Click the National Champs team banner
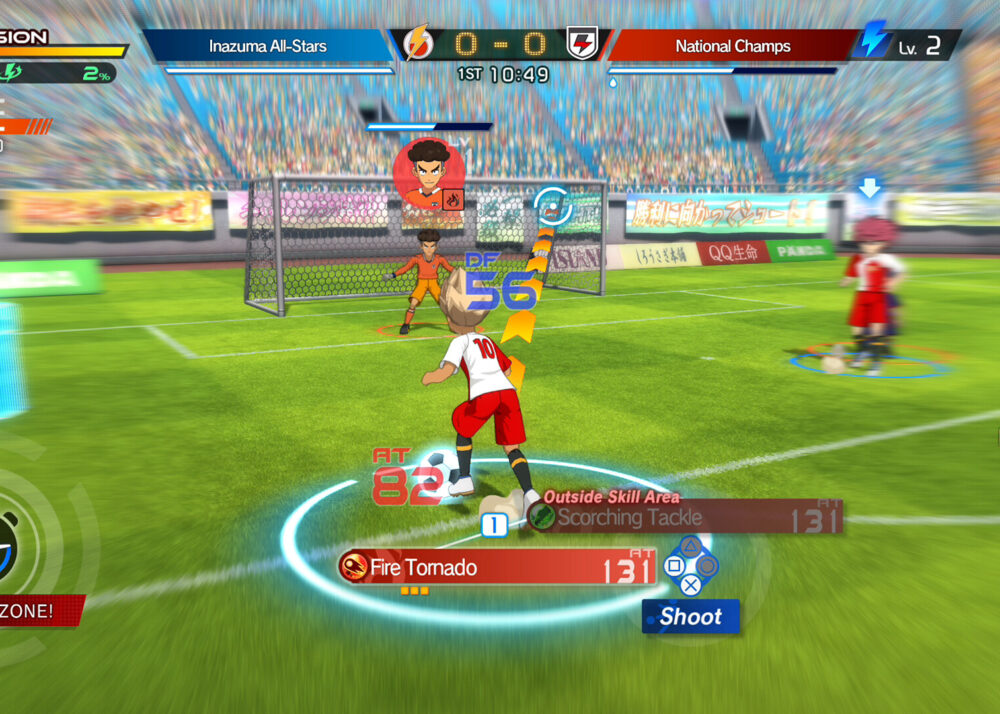This screenshot has height=714, width=1000. 732,46
